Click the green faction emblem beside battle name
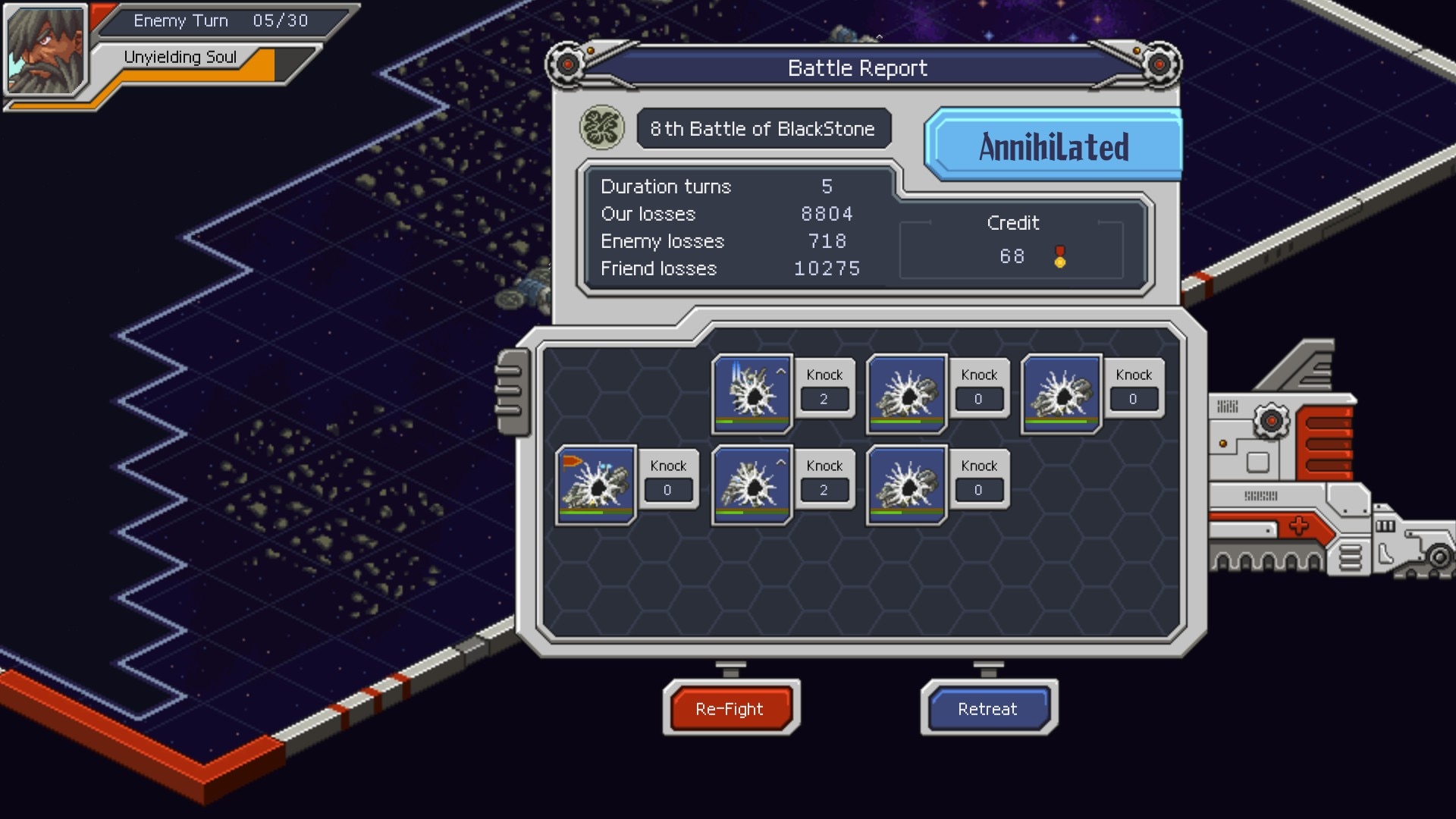 [x=601, y=127]
